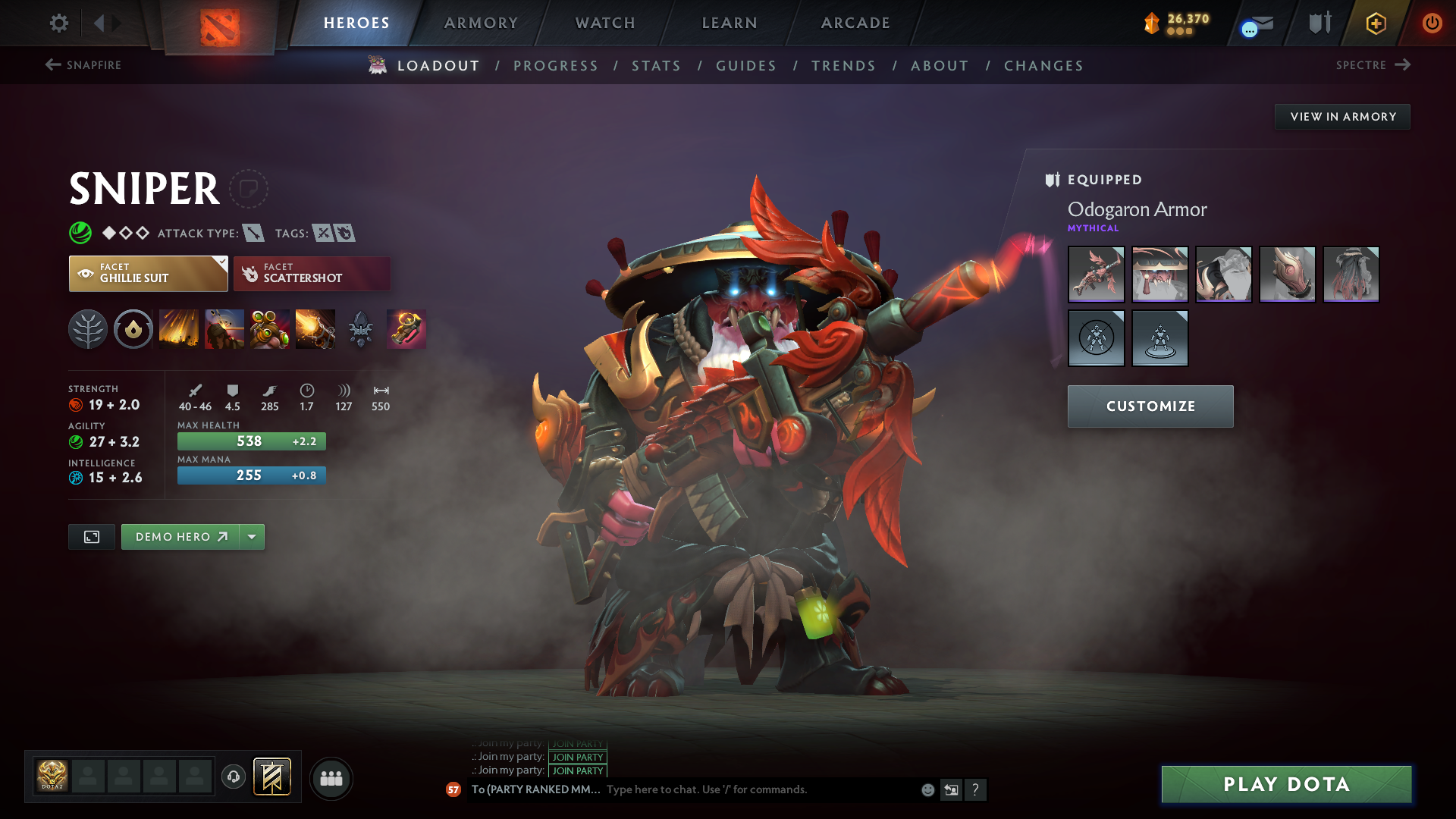Show hero Stats section

coord(656,66)
